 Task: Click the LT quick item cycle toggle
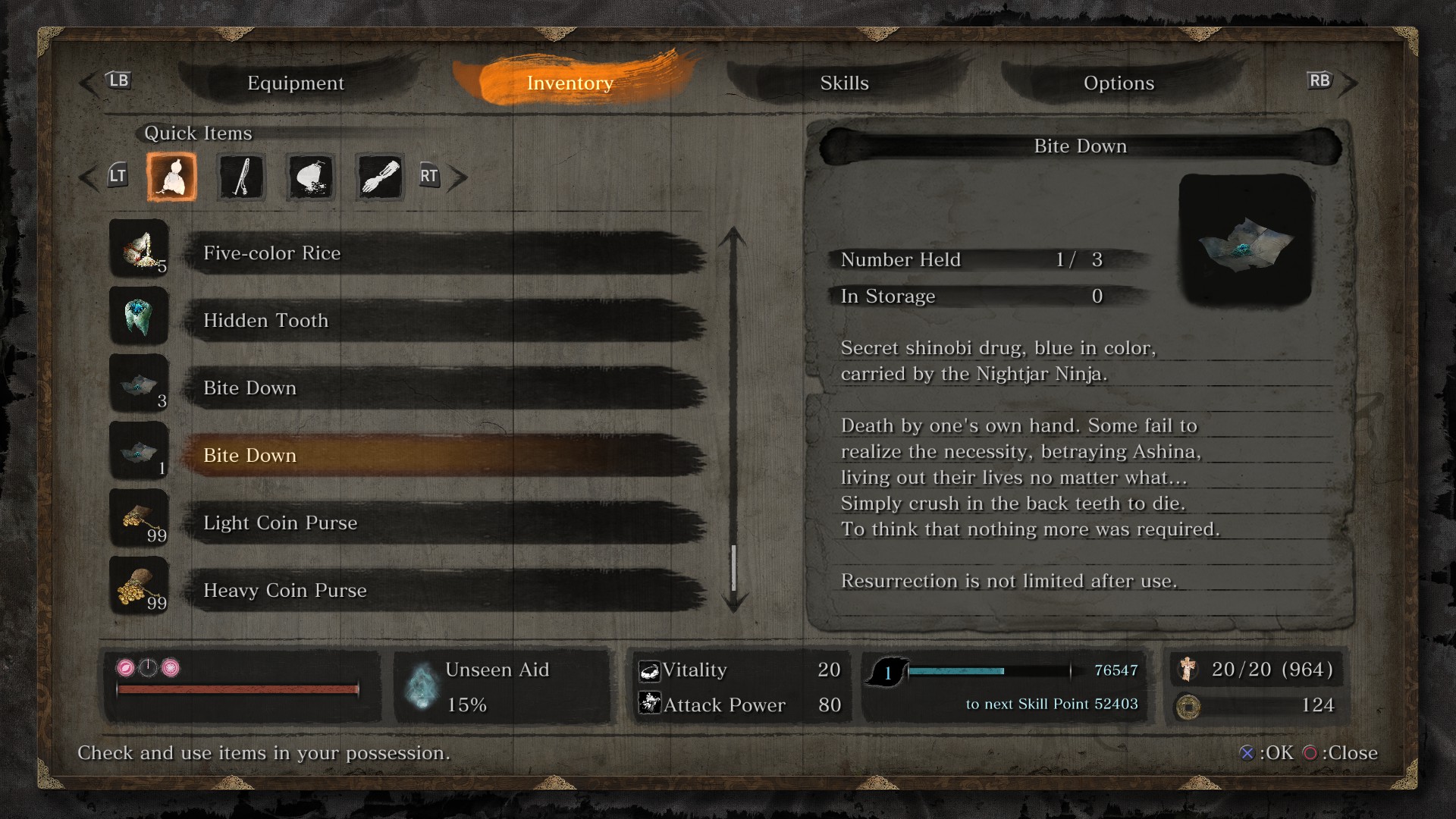(118, 177)
